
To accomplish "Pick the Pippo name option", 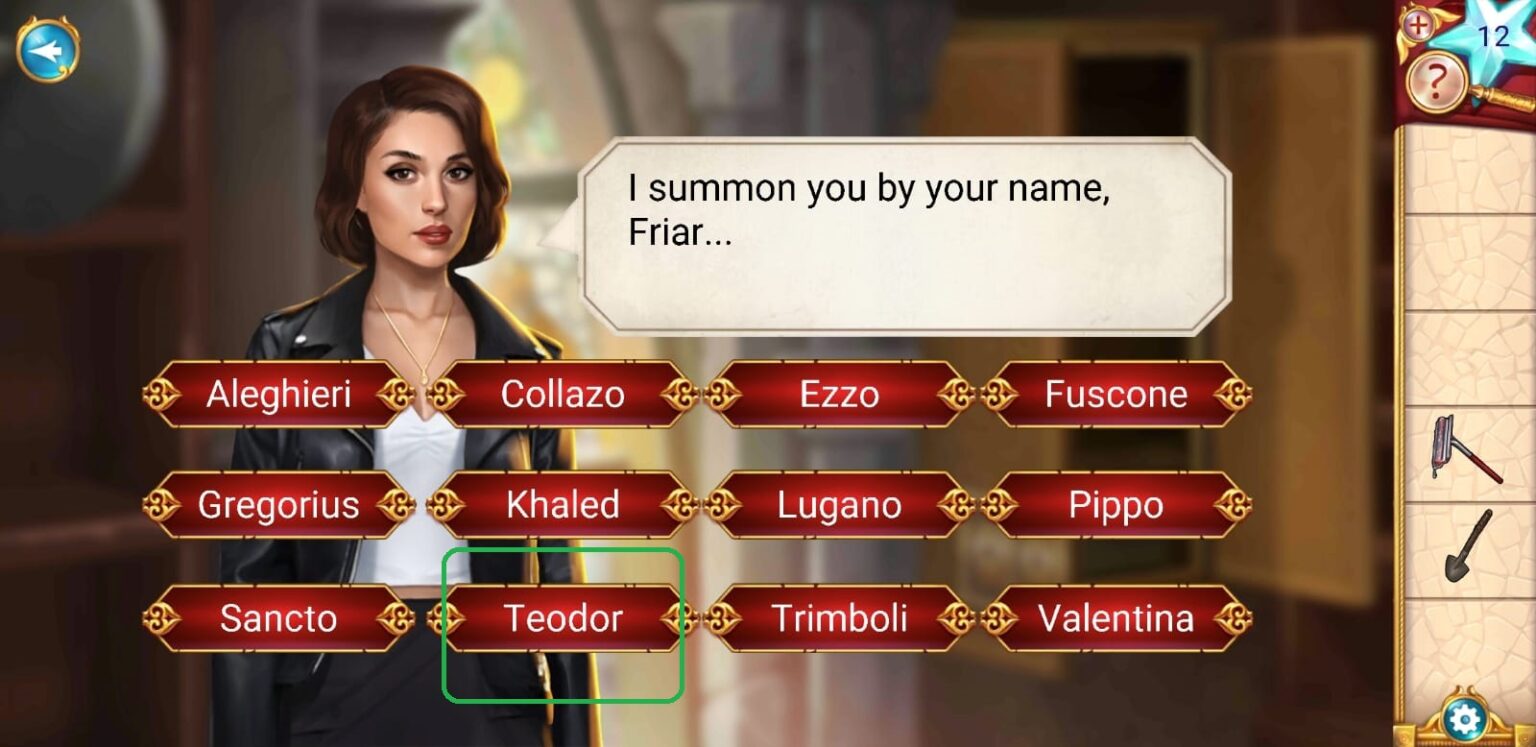I will 1116,505.
